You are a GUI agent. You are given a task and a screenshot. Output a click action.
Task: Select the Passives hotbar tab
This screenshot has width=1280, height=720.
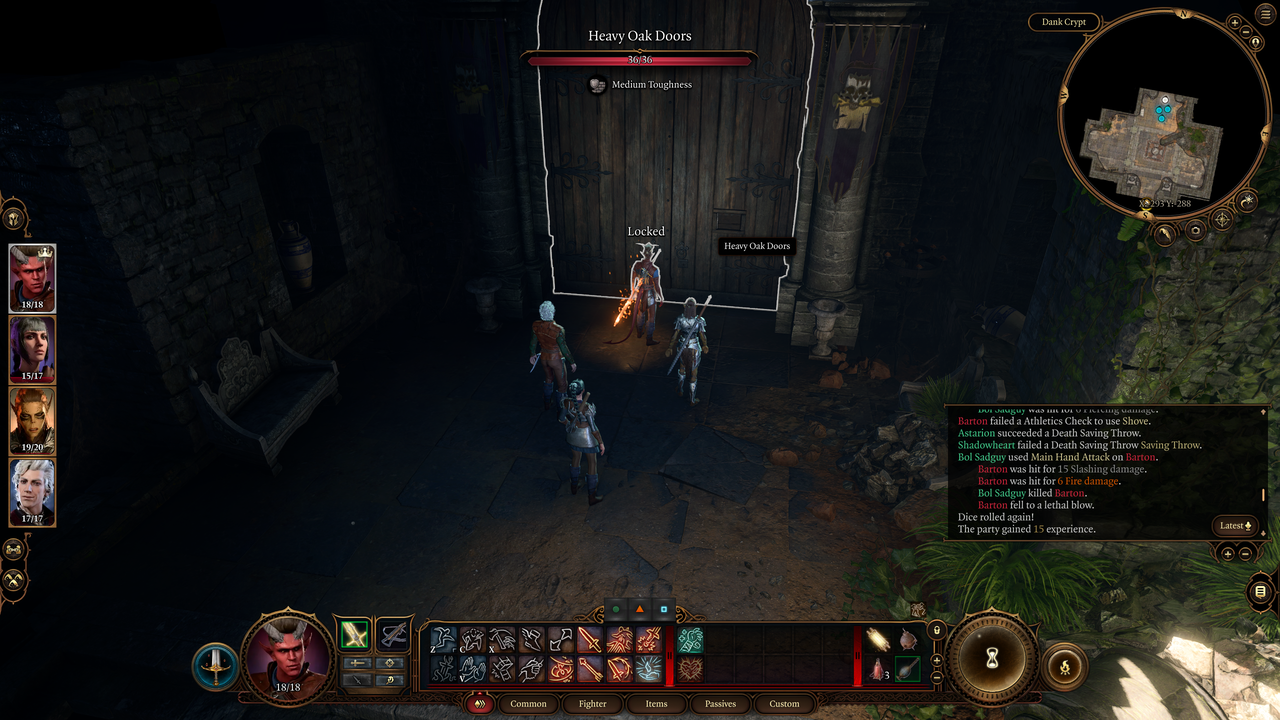click(720, 703)
